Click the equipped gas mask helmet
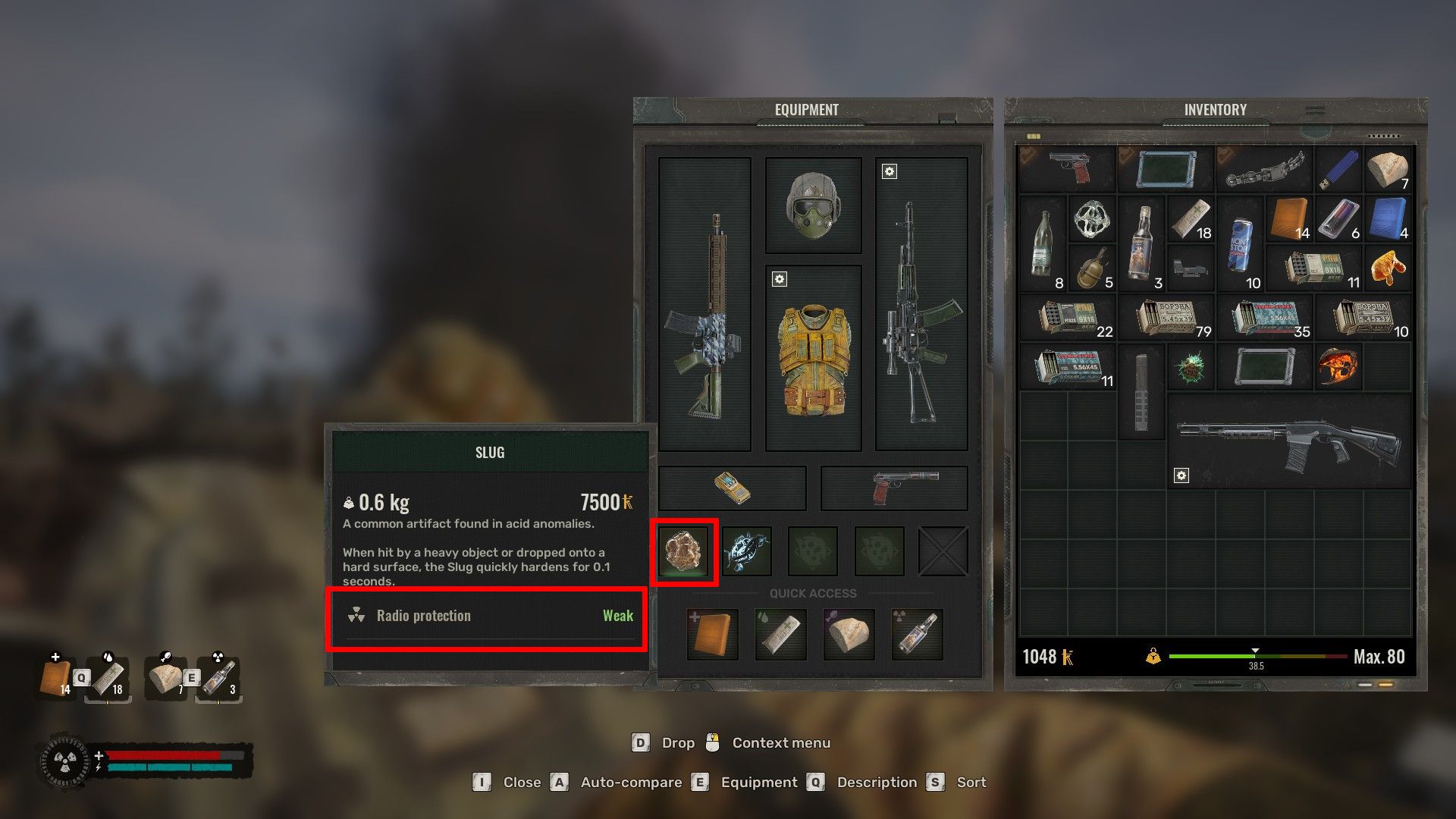This screenshot has height=819, width=1456. click(x=814, y=205)
